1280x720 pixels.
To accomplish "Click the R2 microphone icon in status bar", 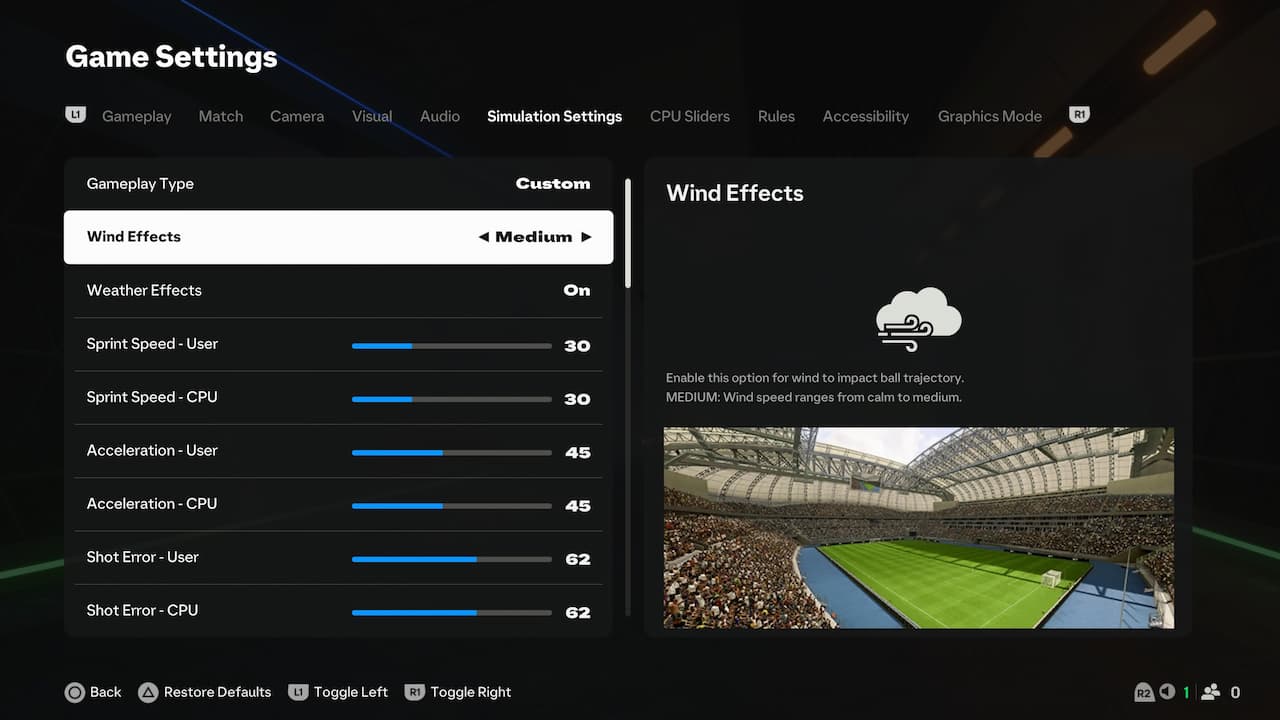I will tap(1144, 691).
